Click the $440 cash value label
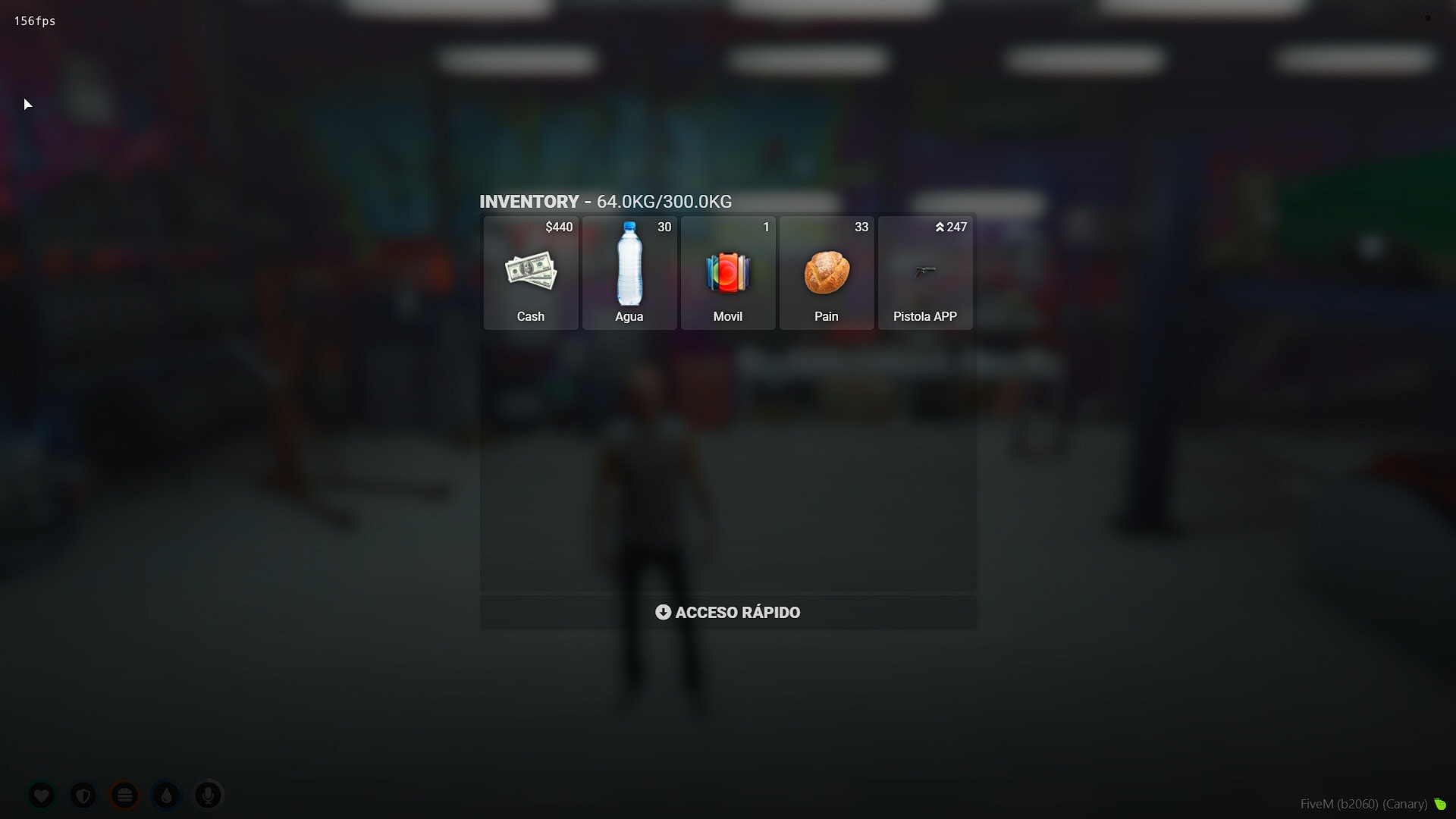The width and height of the screenshot is (1456, 819). pyautogui.click(x=558, y=227)
